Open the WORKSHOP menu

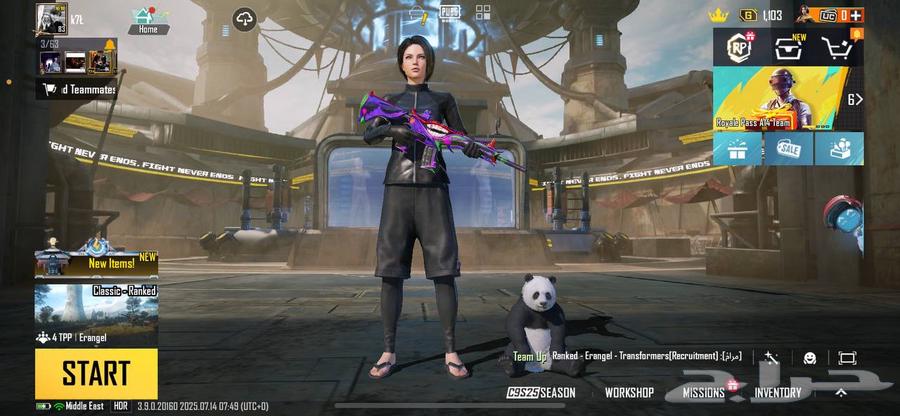629,393
